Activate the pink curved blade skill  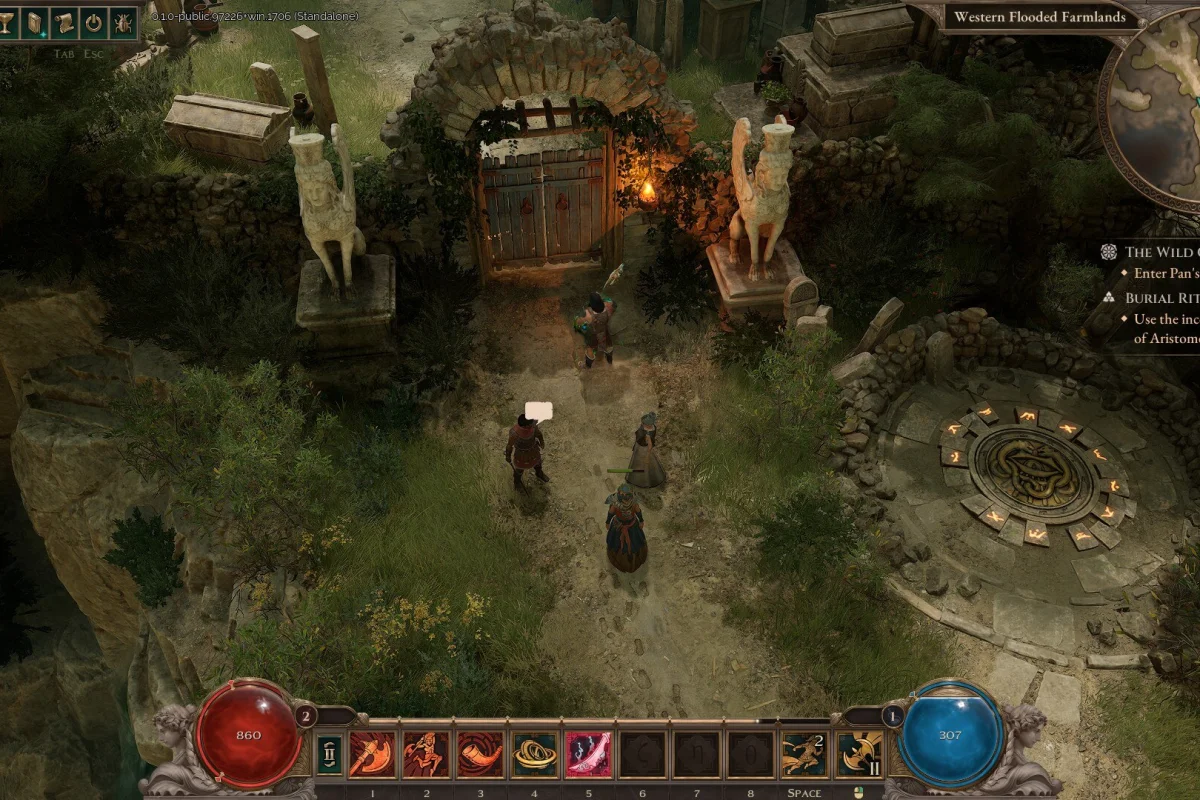pyautogui.click(x=588, y=754)
